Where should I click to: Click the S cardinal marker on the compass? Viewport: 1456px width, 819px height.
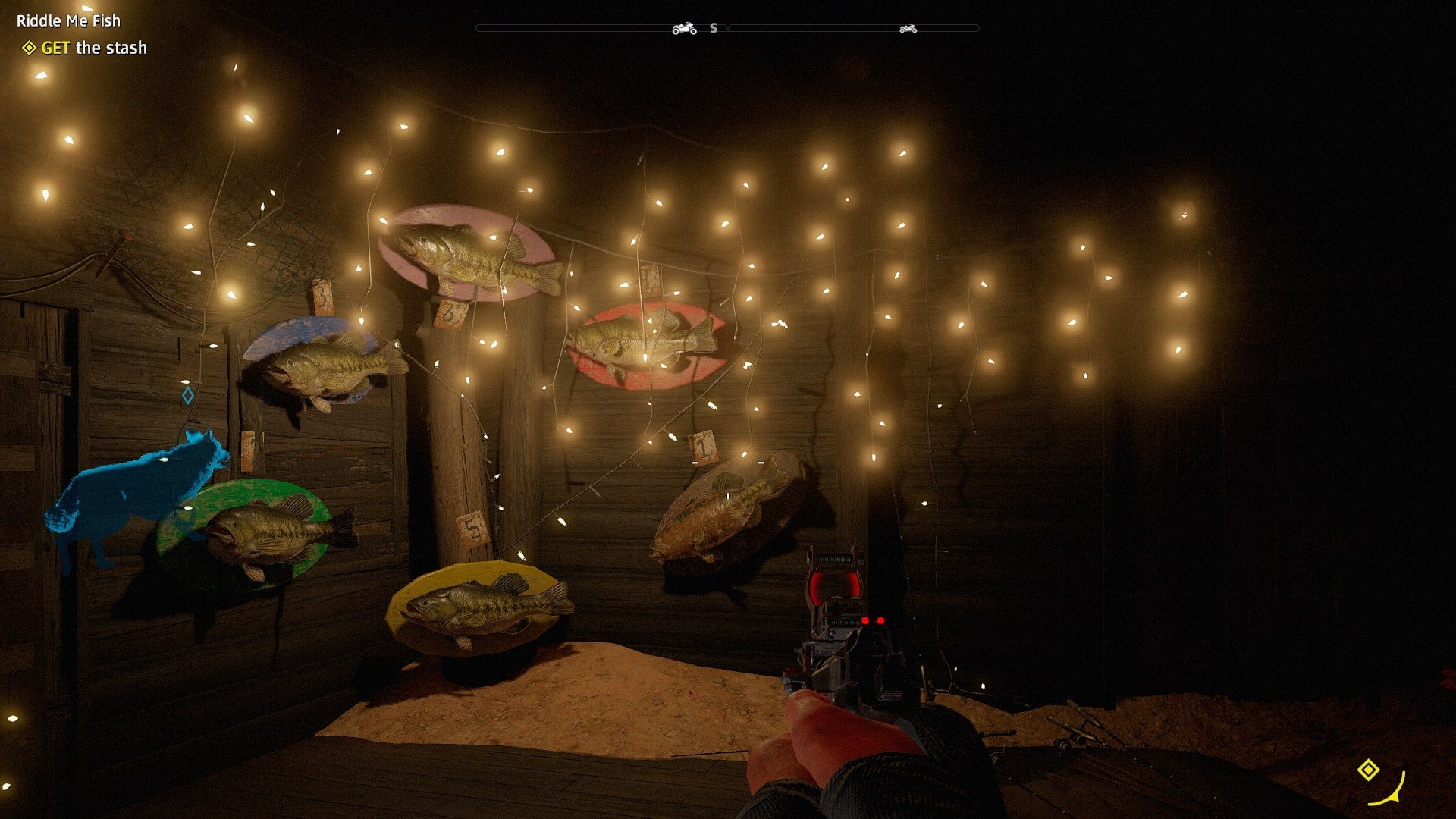coord(712,29)
